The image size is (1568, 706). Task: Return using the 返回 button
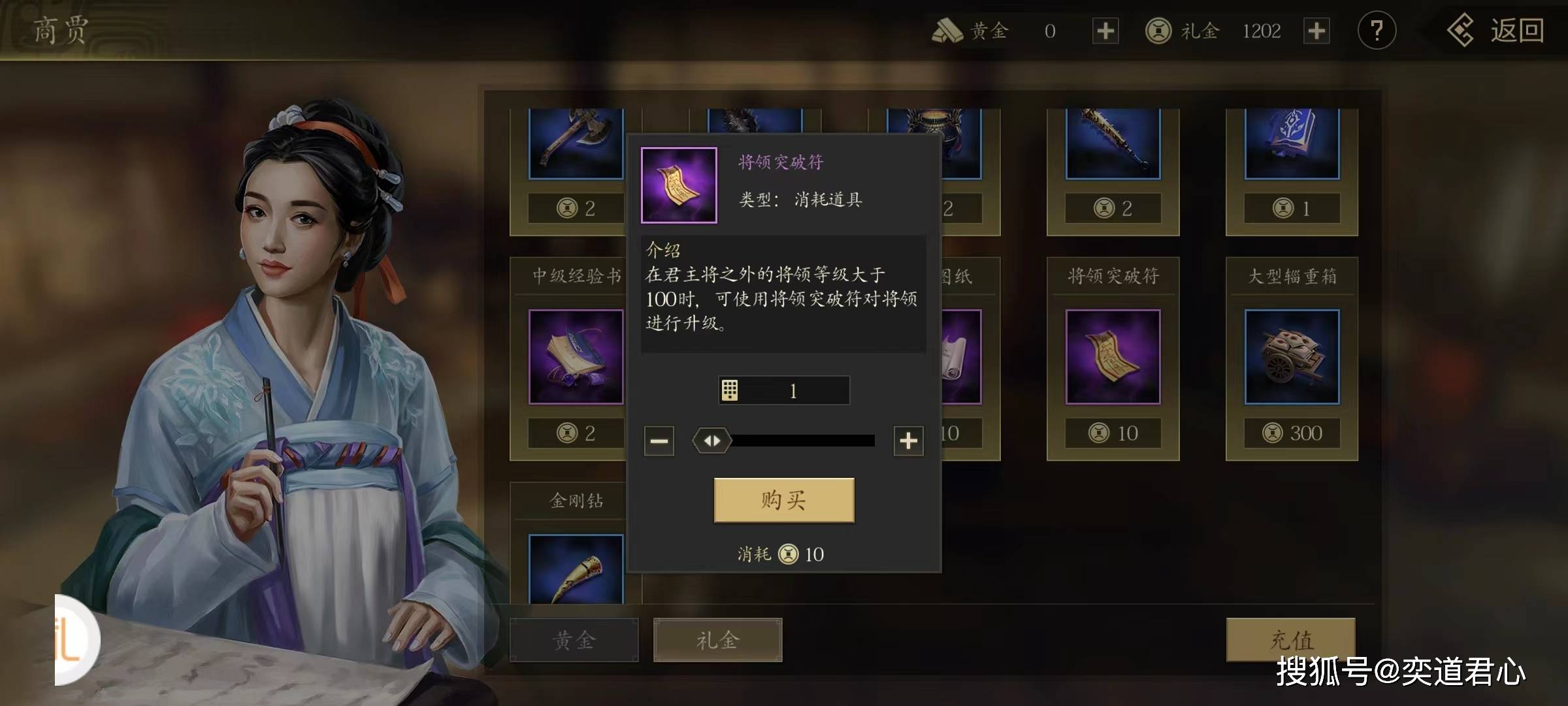pos(1495,31)
